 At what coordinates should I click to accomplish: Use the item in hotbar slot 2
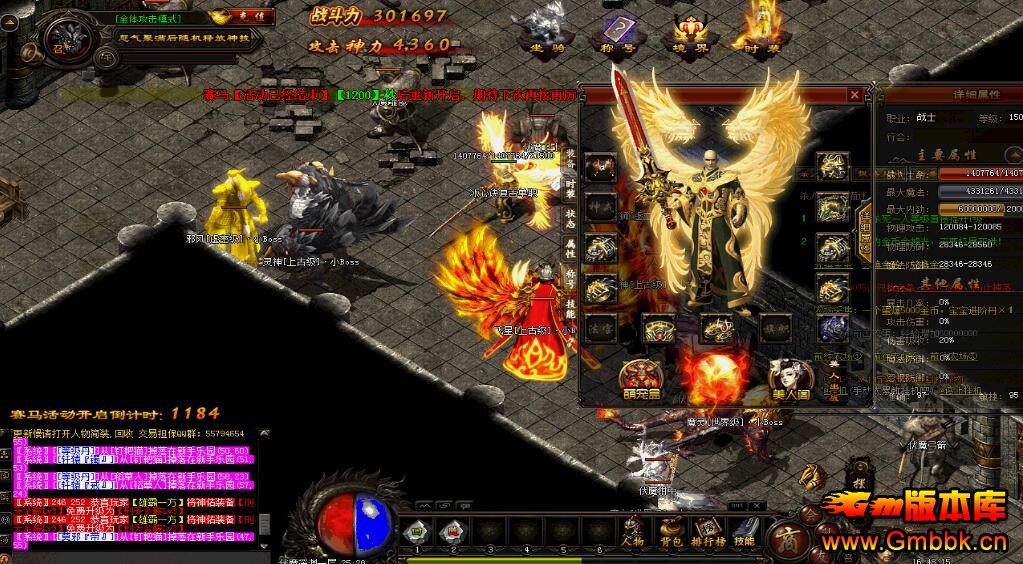452,531
